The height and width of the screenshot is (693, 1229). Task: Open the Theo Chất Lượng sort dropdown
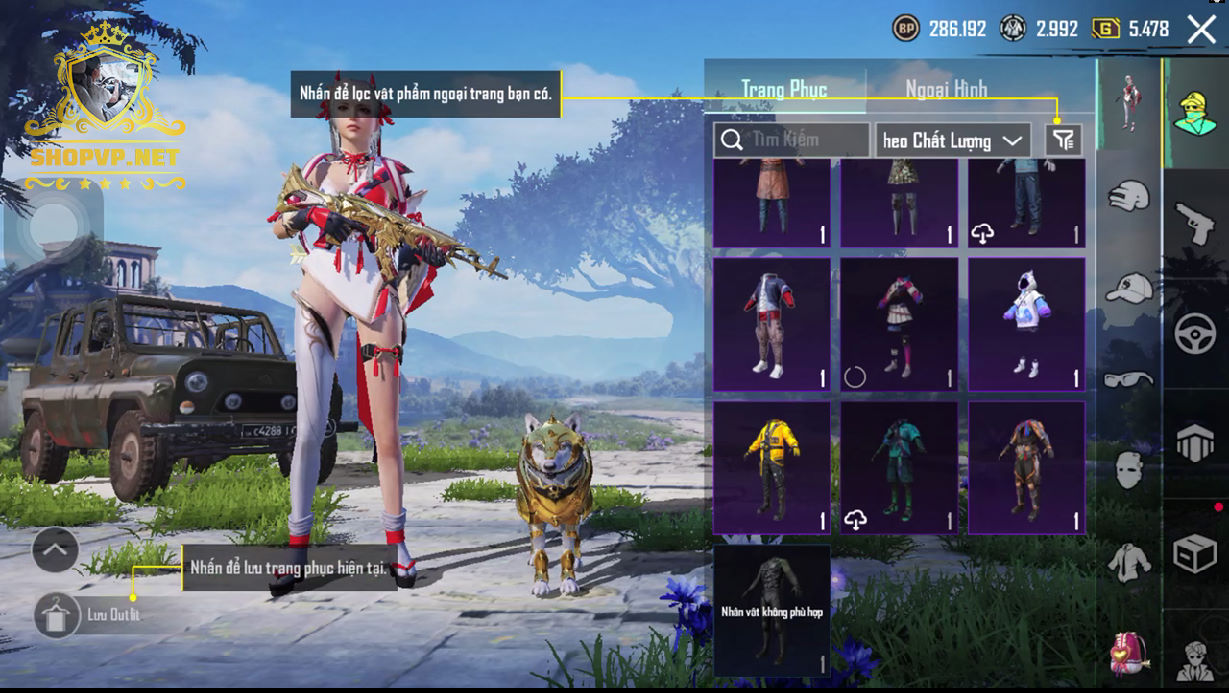pos(953,140)
